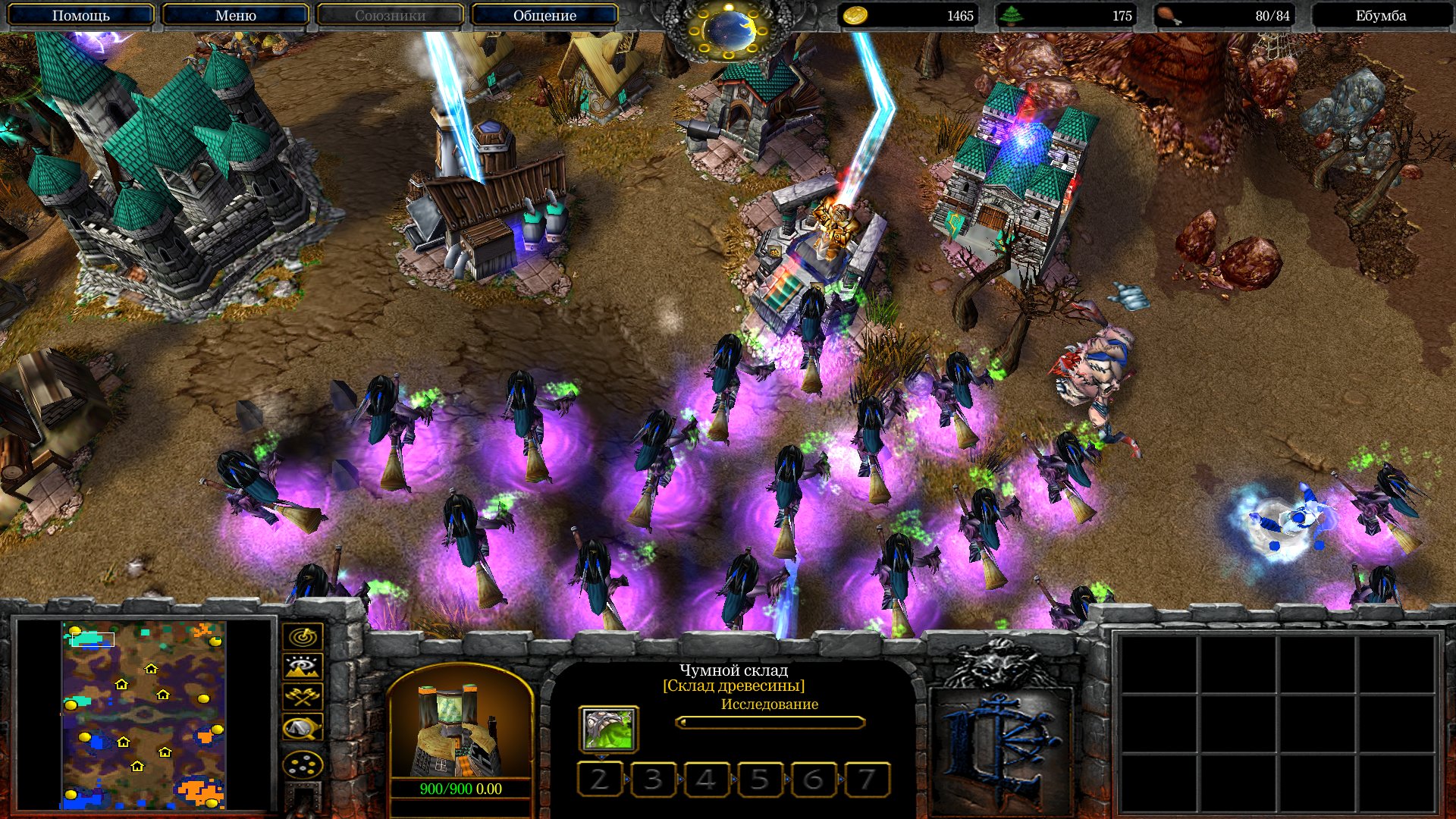This screenshot has height=819, width=1456.
Task: Toggle ally color mode on minimap
Action: point(303,697)
